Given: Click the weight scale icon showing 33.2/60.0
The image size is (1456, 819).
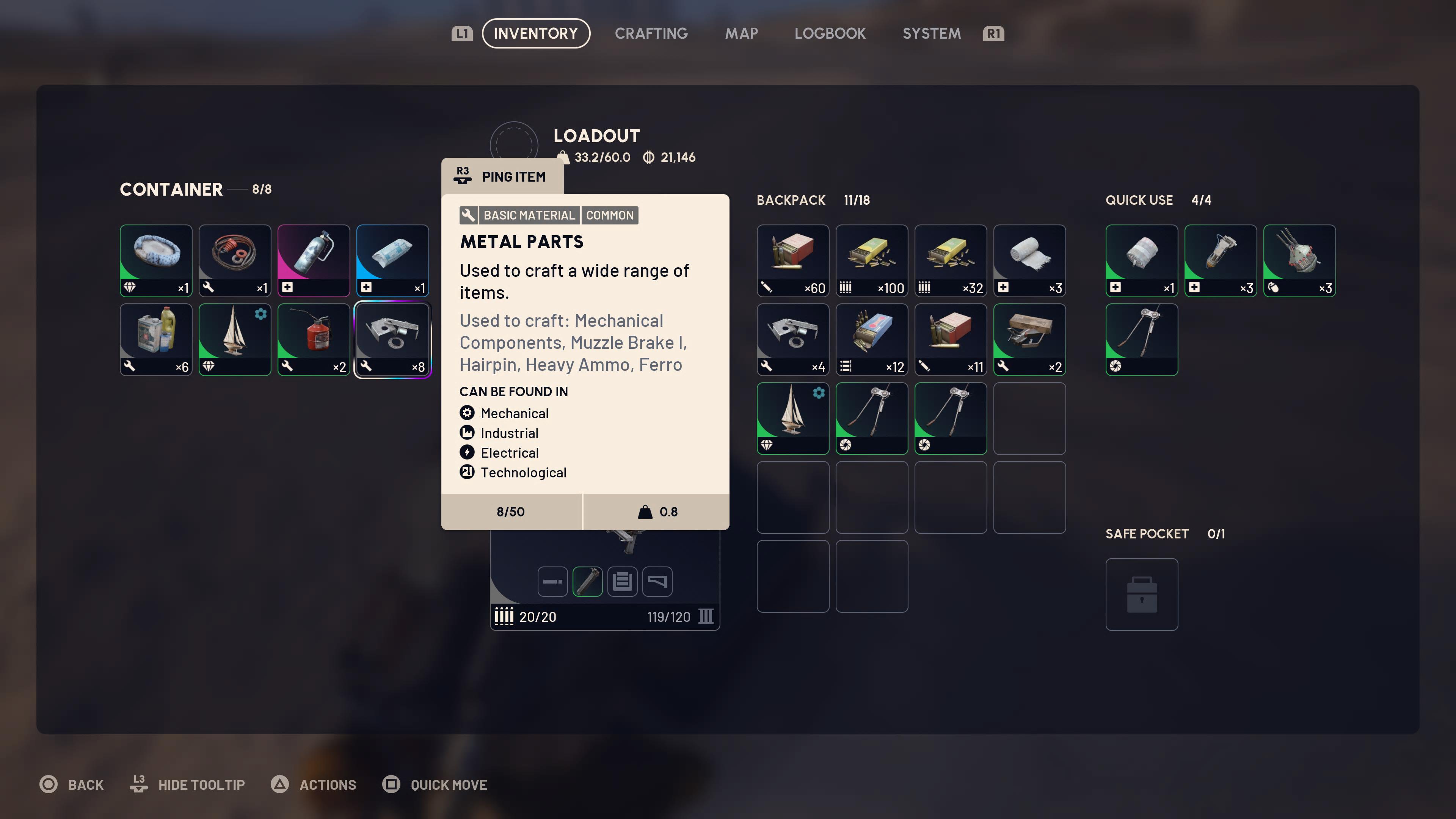Looking at the screenshot, I should click(563, 157).
